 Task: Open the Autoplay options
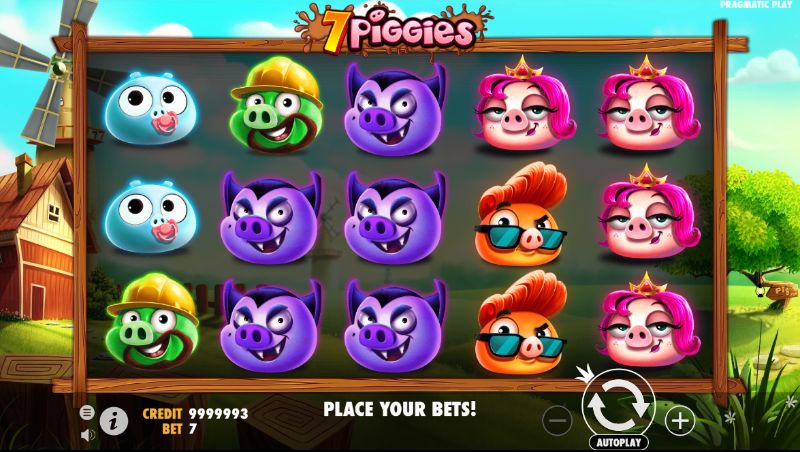coord(620,441)
